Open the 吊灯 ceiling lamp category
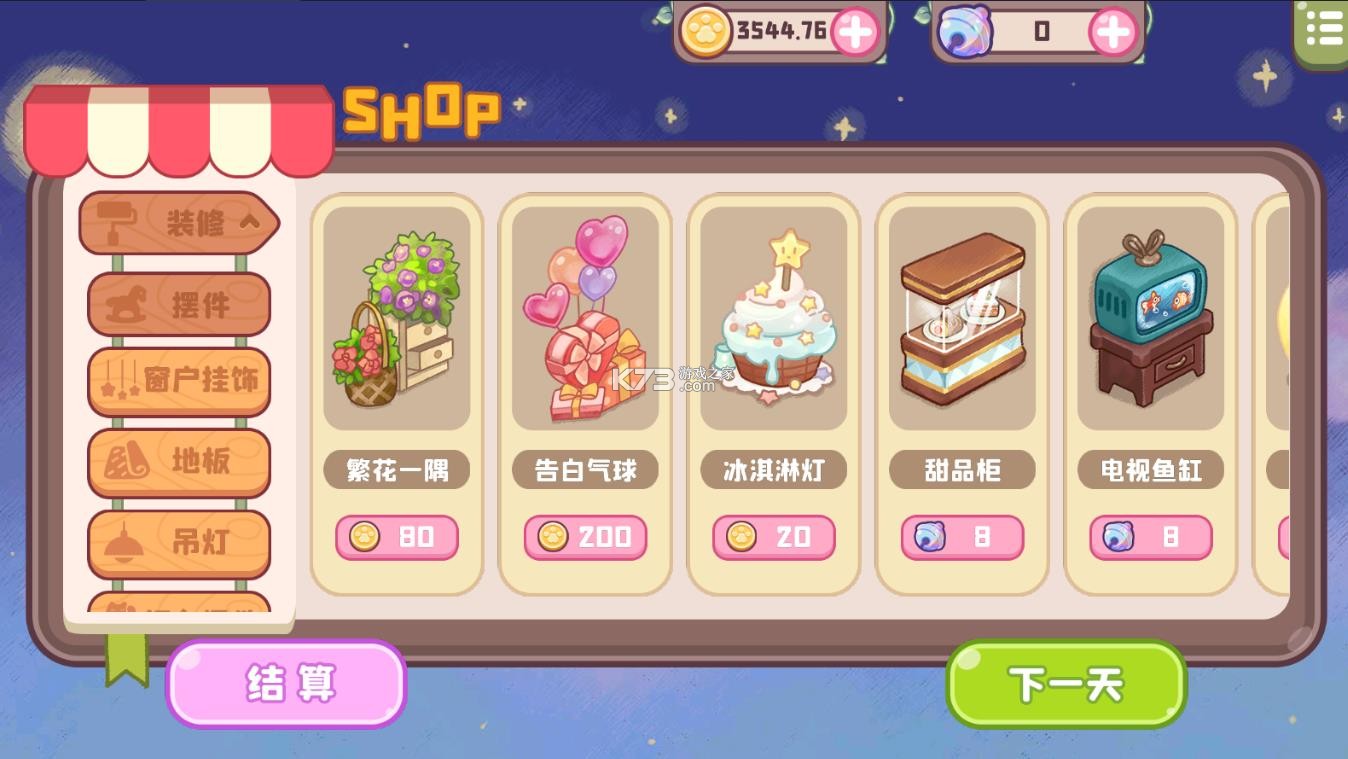 coord(178,543)
